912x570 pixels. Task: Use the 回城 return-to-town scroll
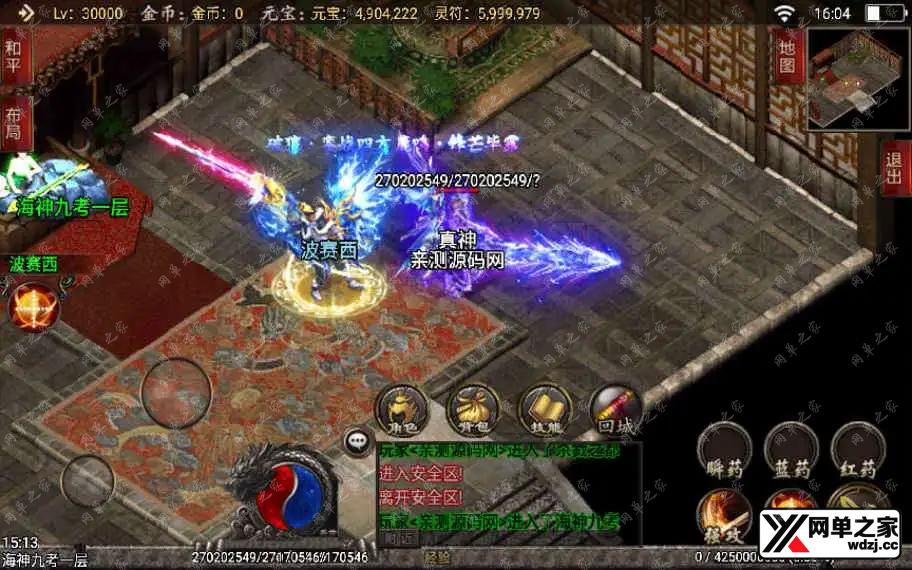click(x=615, y=407)
